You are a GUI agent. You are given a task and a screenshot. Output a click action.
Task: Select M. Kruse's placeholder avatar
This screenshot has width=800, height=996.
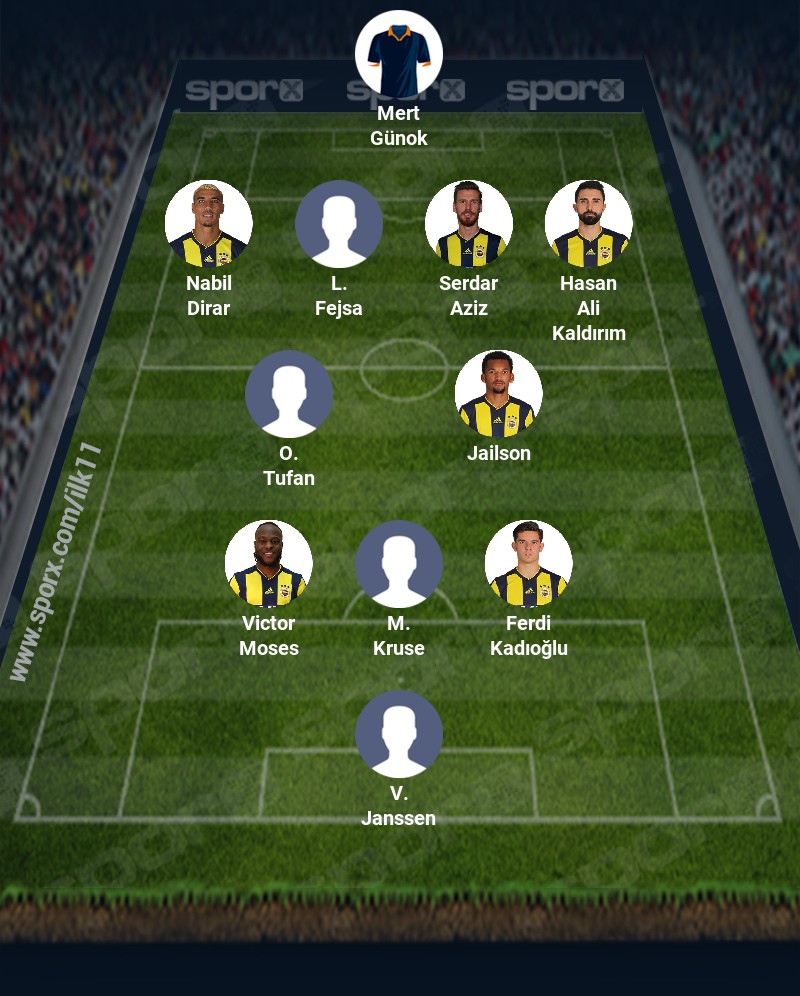click(399, 564)
